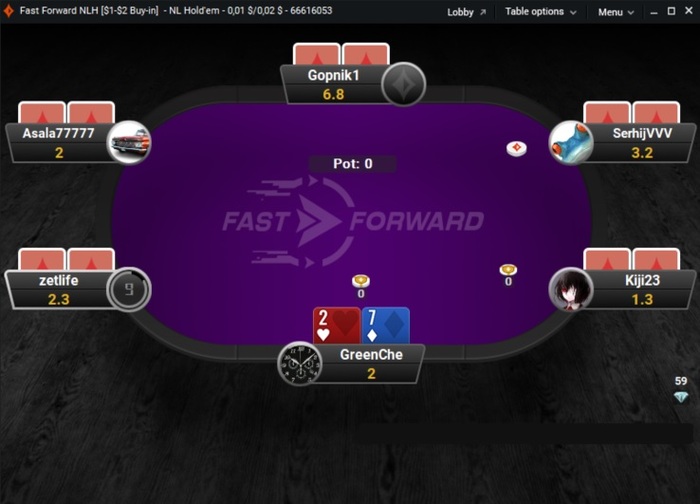Click the 2 of hearts hole card

point(335,326)
